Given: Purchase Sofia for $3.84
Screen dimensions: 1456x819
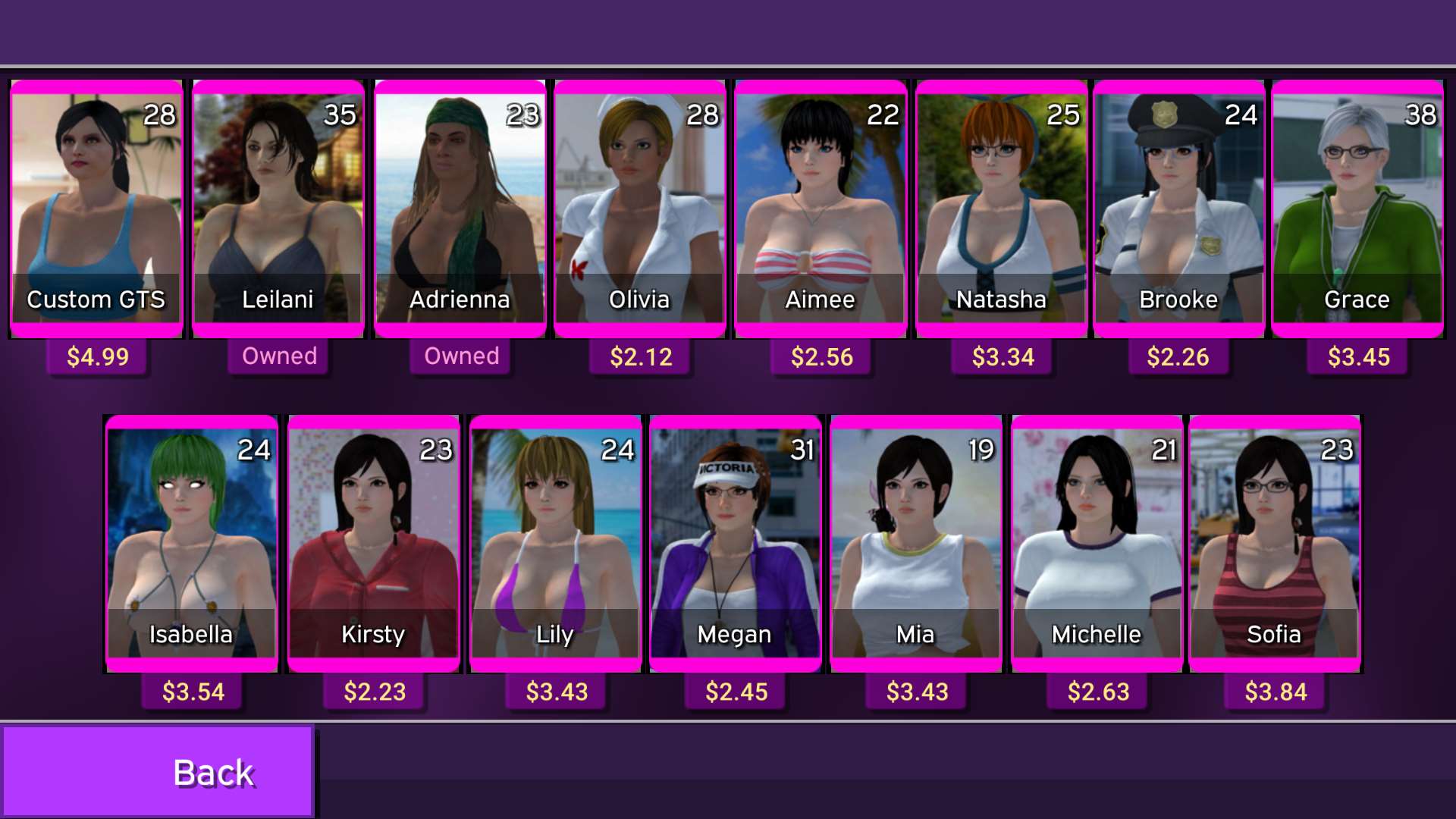Looking at the screenshot, I should (1275, 691).
